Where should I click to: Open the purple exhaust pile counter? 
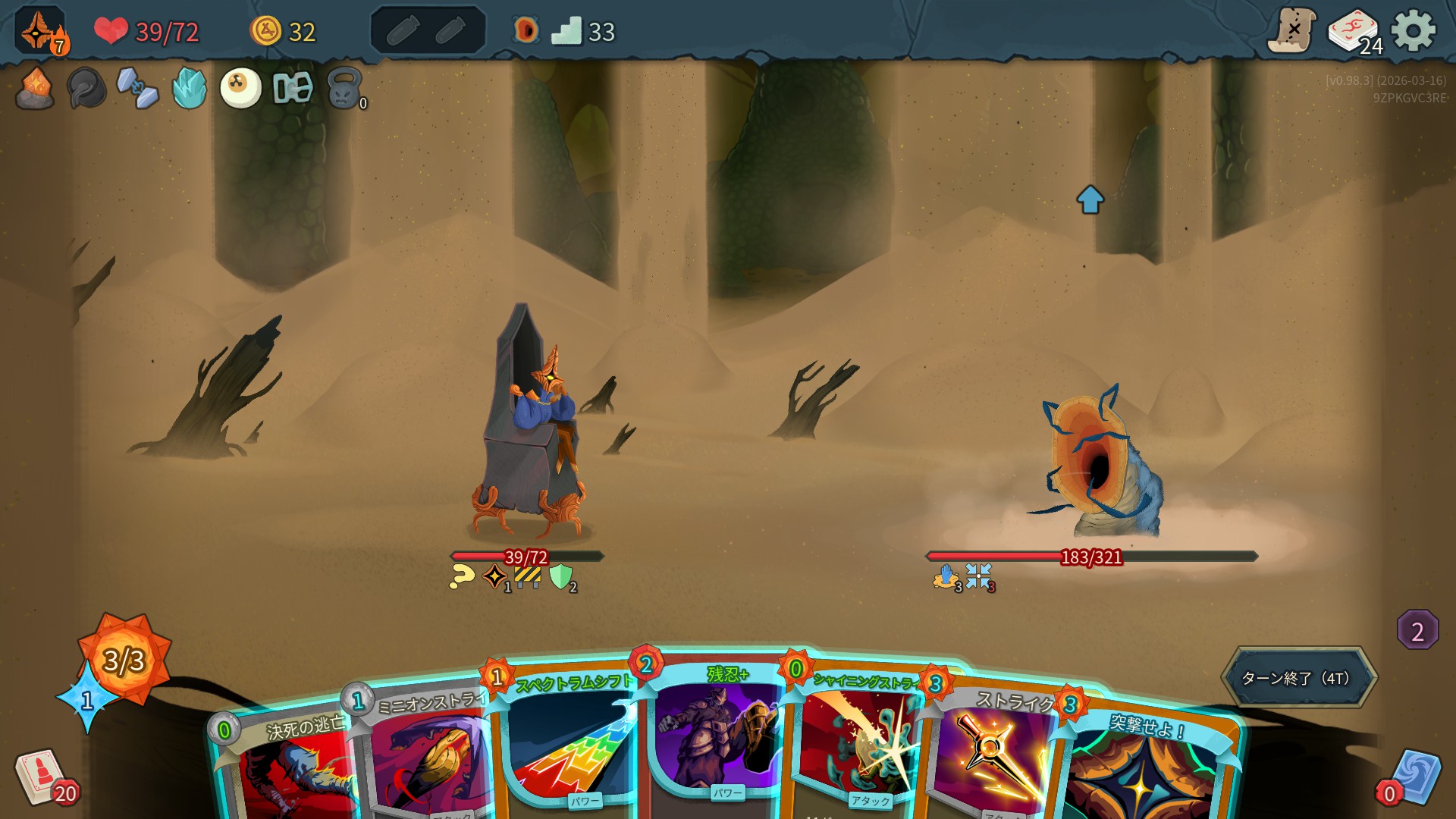(x=1417, y=630)
